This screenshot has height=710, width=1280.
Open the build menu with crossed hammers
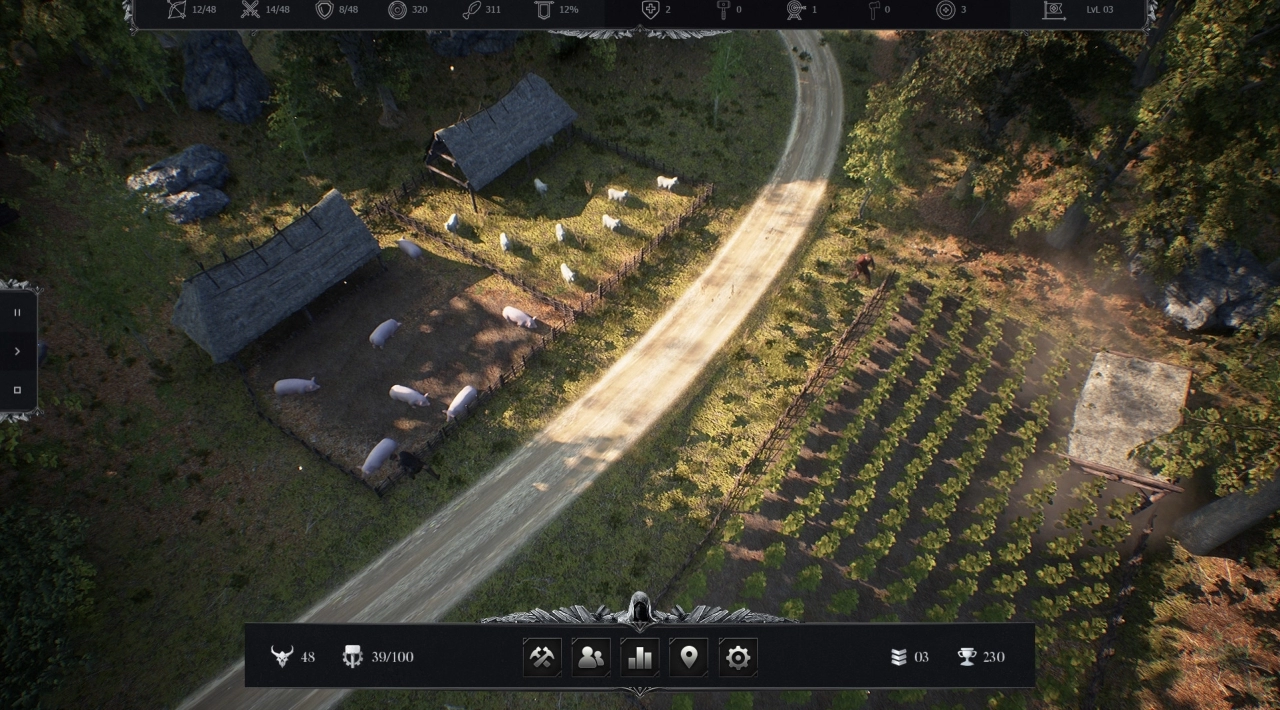pos(542,657)
